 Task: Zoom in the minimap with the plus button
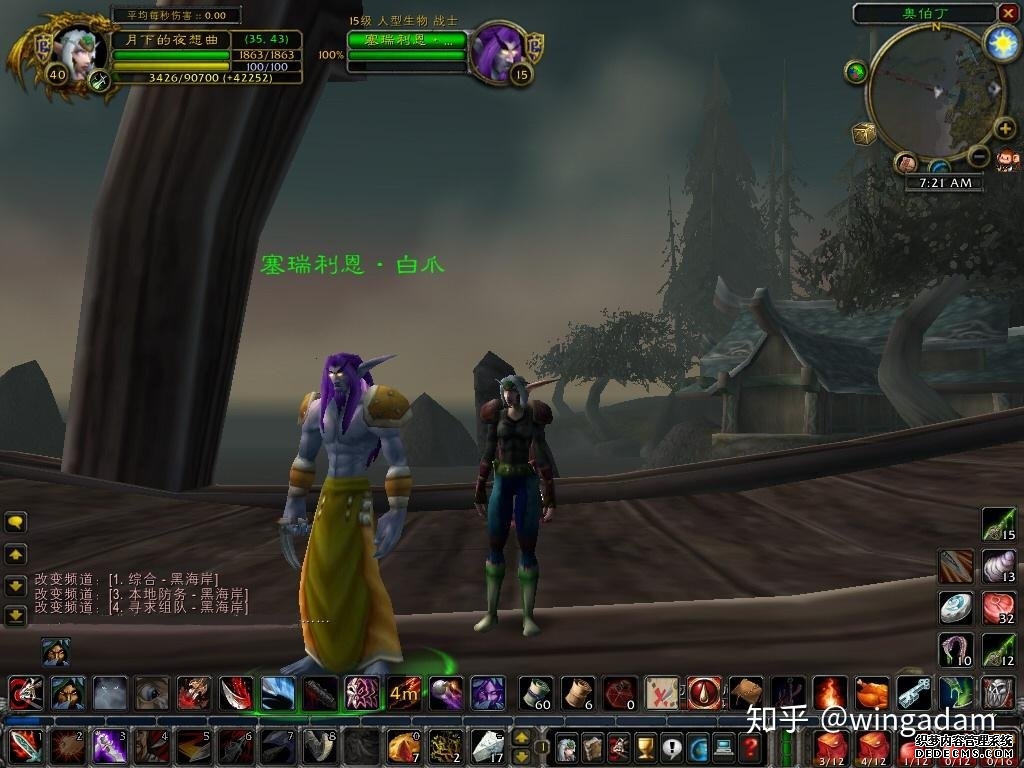point(1005,129)
